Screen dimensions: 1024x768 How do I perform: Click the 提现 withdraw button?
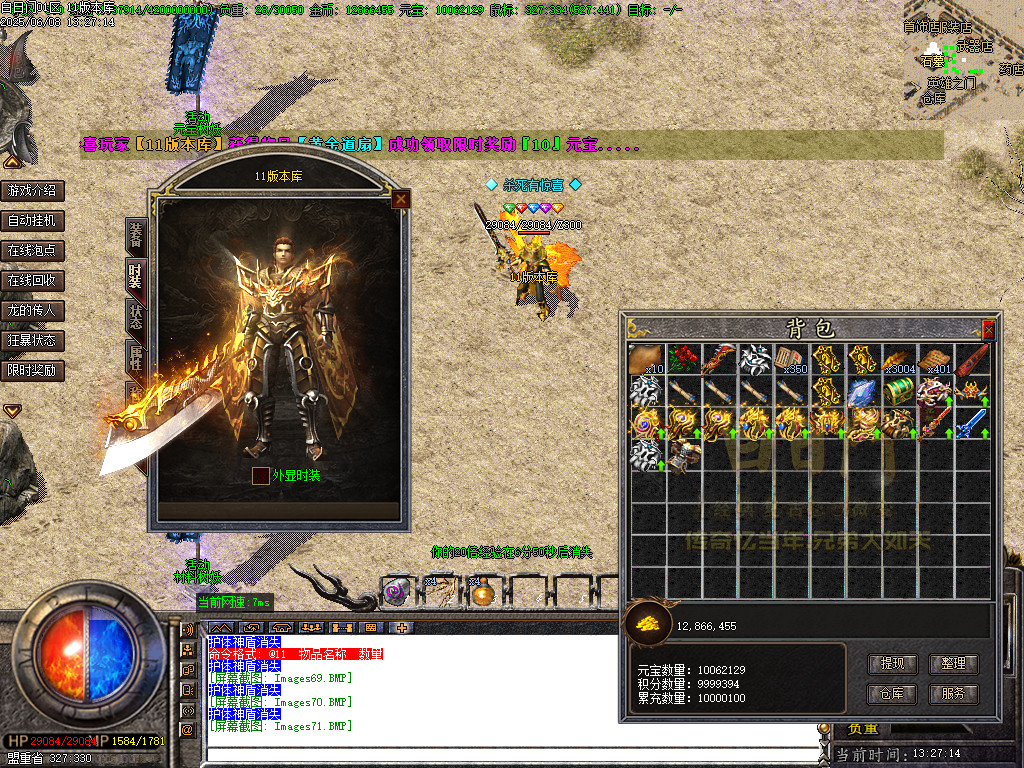(892, 663)
